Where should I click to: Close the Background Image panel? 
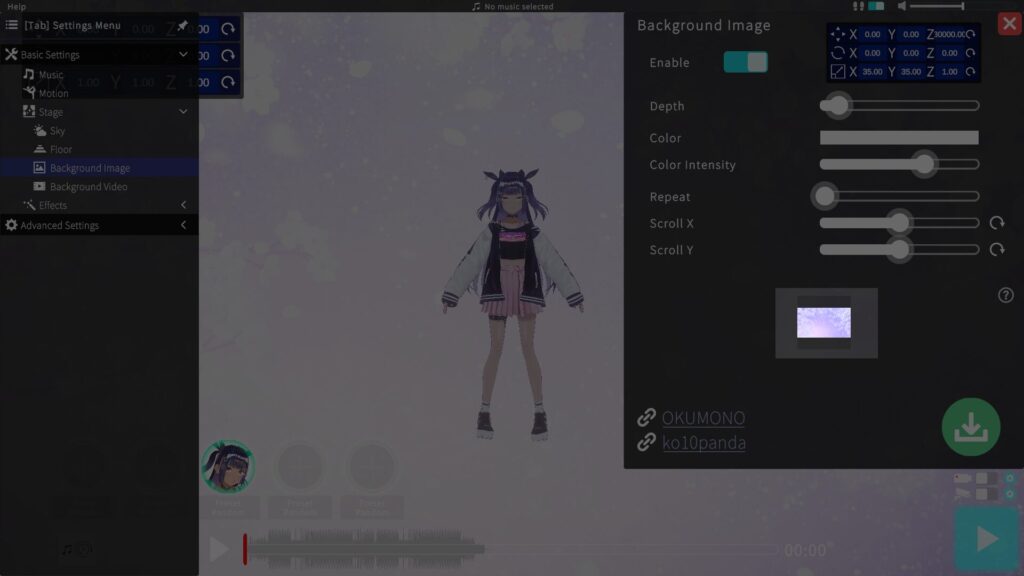[x=1009, y=24]
